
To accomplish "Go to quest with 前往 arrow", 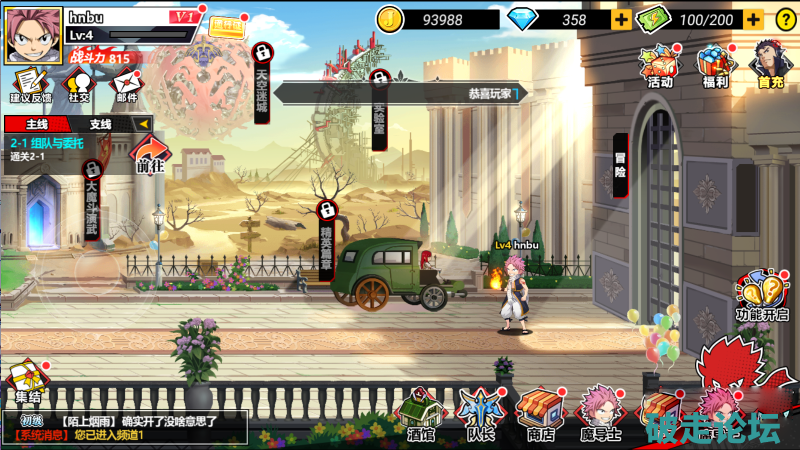I will [150, 157].
